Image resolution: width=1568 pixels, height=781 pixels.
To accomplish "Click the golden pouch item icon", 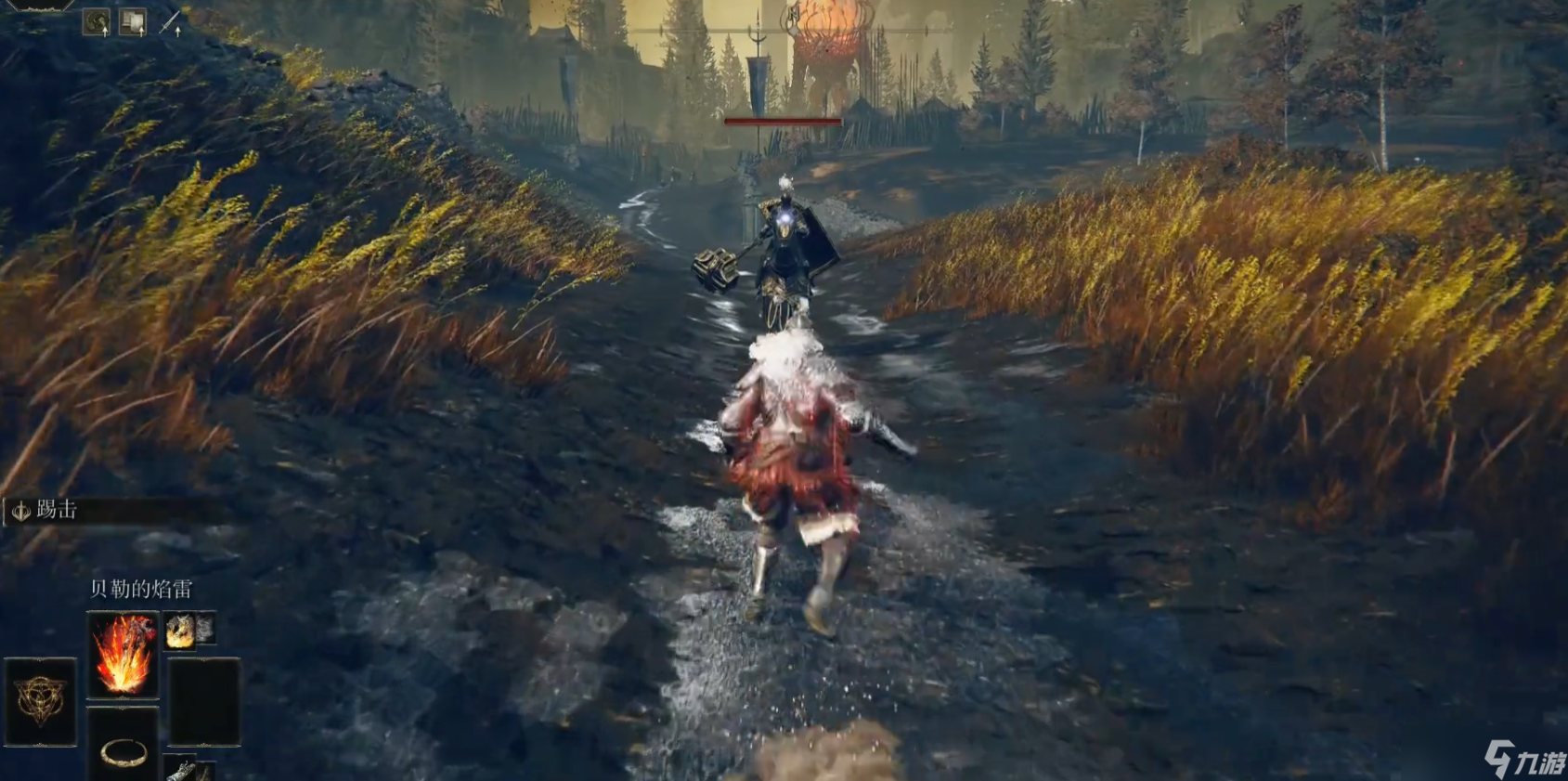I will pyautogui.click(x=180, y=630).
